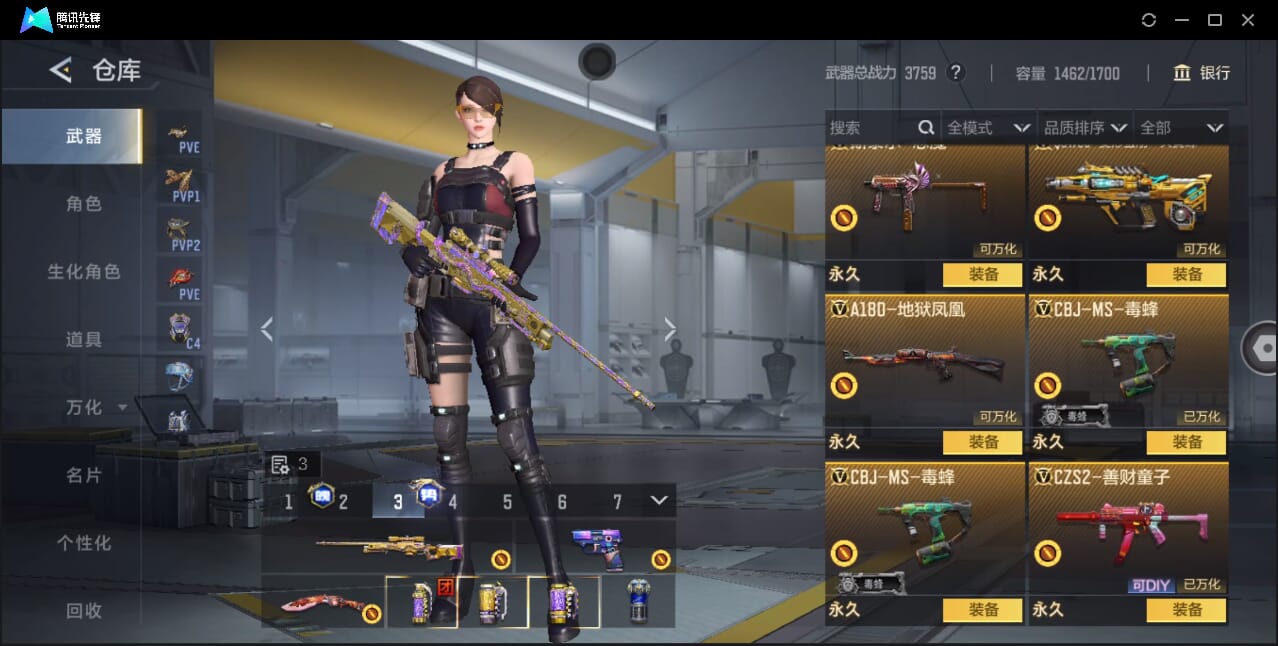The width and height of the screenshot is (1278, 646).
Task: Select the 道具 category
Action: pyautogui.click(x=84, y=340)
